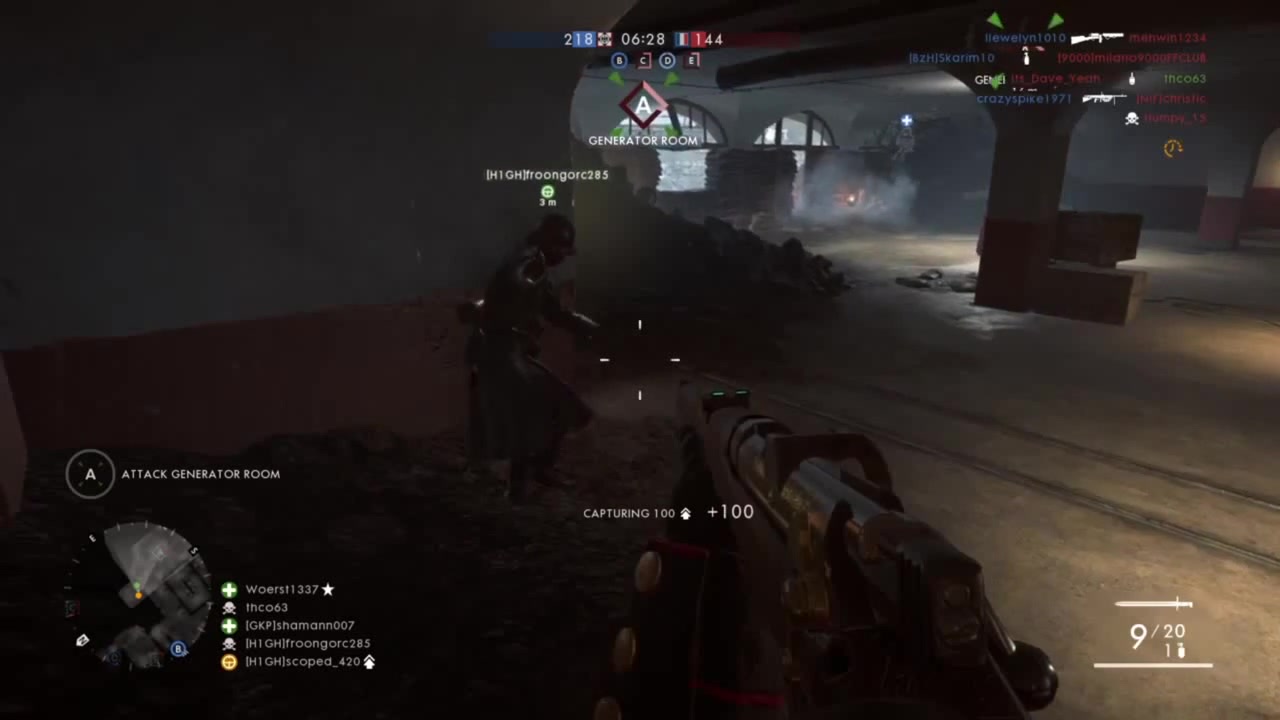
Task: Click the rifle icon in mehwin1234 killfeed entry
Action: (x=1097, y=38)
